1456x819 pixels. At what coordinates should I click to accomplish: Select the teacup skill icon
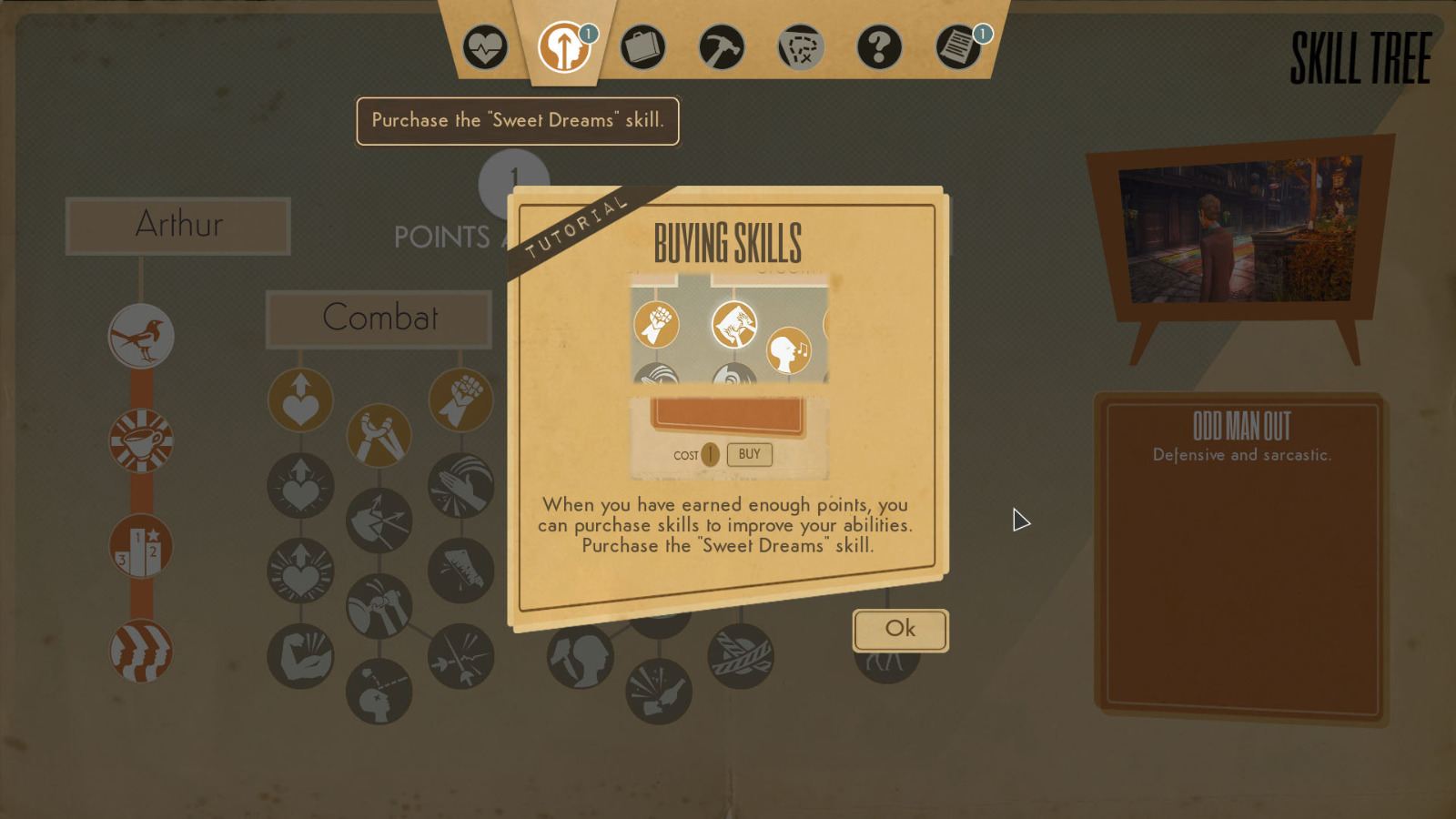coord(141,441)
